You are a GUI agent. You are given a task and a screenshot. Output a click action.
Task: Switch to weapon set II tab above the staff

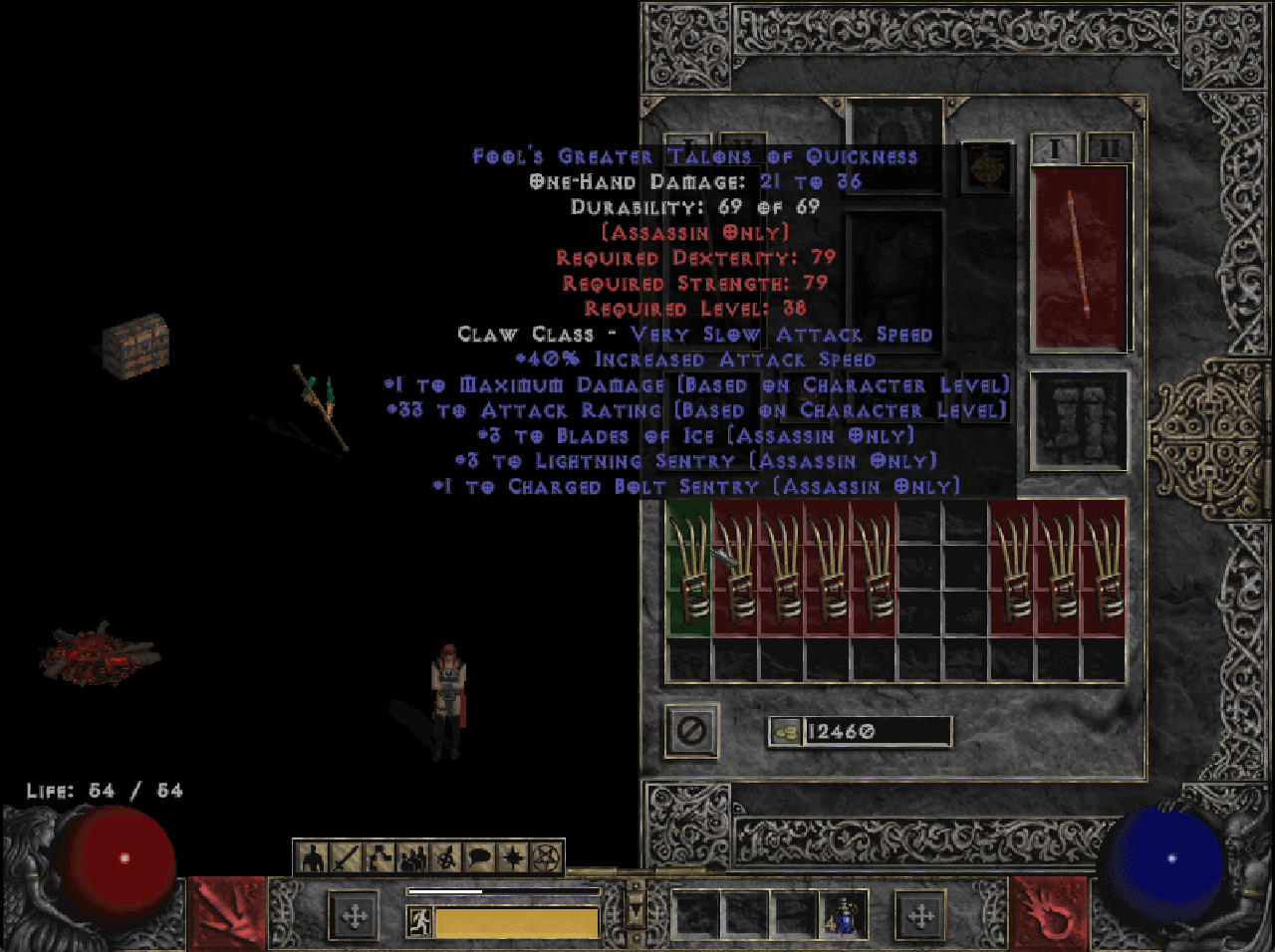pyautogui.click(x=1109, y=148)
